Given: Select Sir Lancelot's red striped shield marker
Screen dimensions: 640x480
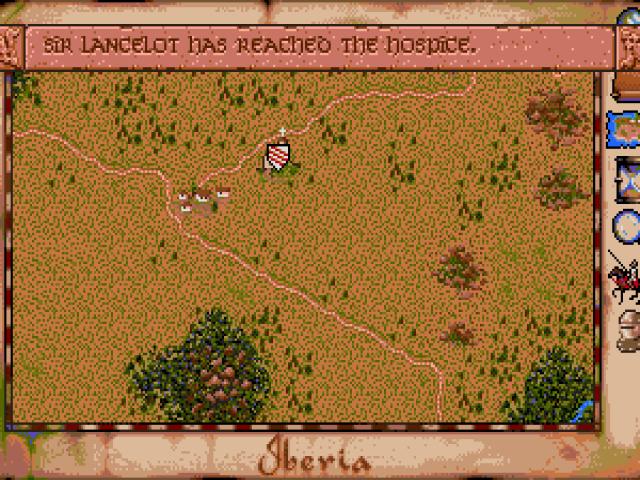Looking at the screenshot, I should [279, 156].
